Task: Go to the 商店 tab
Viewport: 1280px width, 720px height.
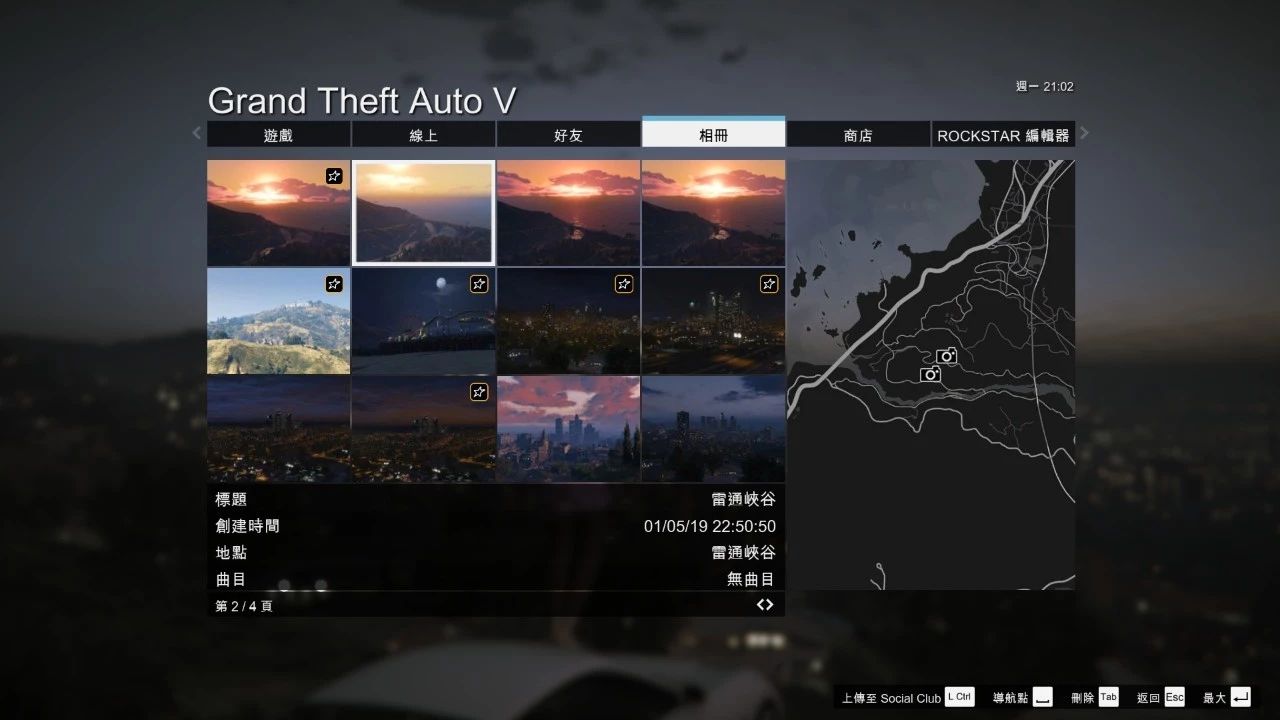Action: [x=858, y=135]
